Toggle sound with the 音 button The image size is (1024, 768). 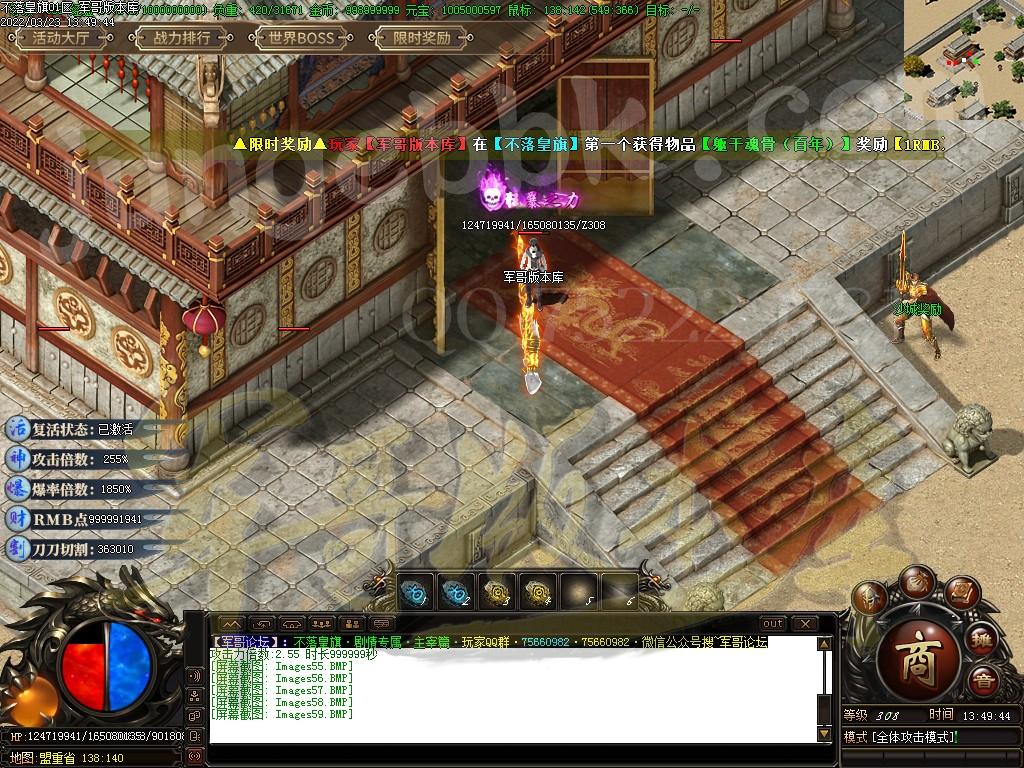click(x=984, y=683)
